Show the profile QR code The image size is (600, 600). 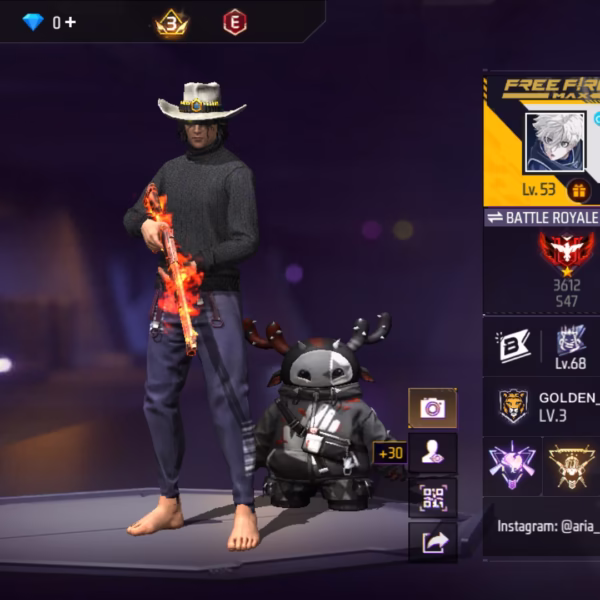pos(432,498)
